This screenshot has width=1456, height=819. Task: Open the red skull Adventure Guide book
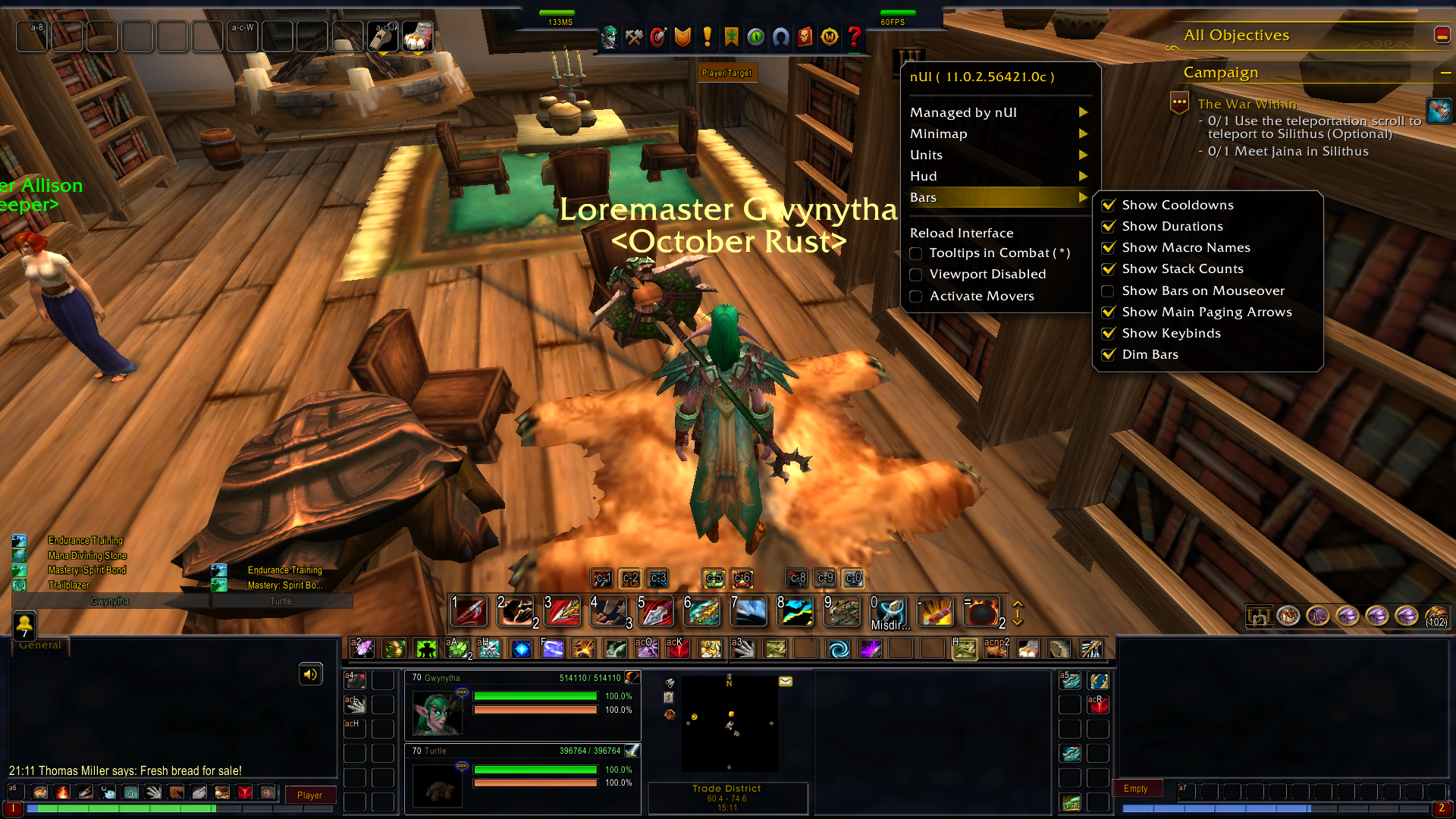coord(805,36)
